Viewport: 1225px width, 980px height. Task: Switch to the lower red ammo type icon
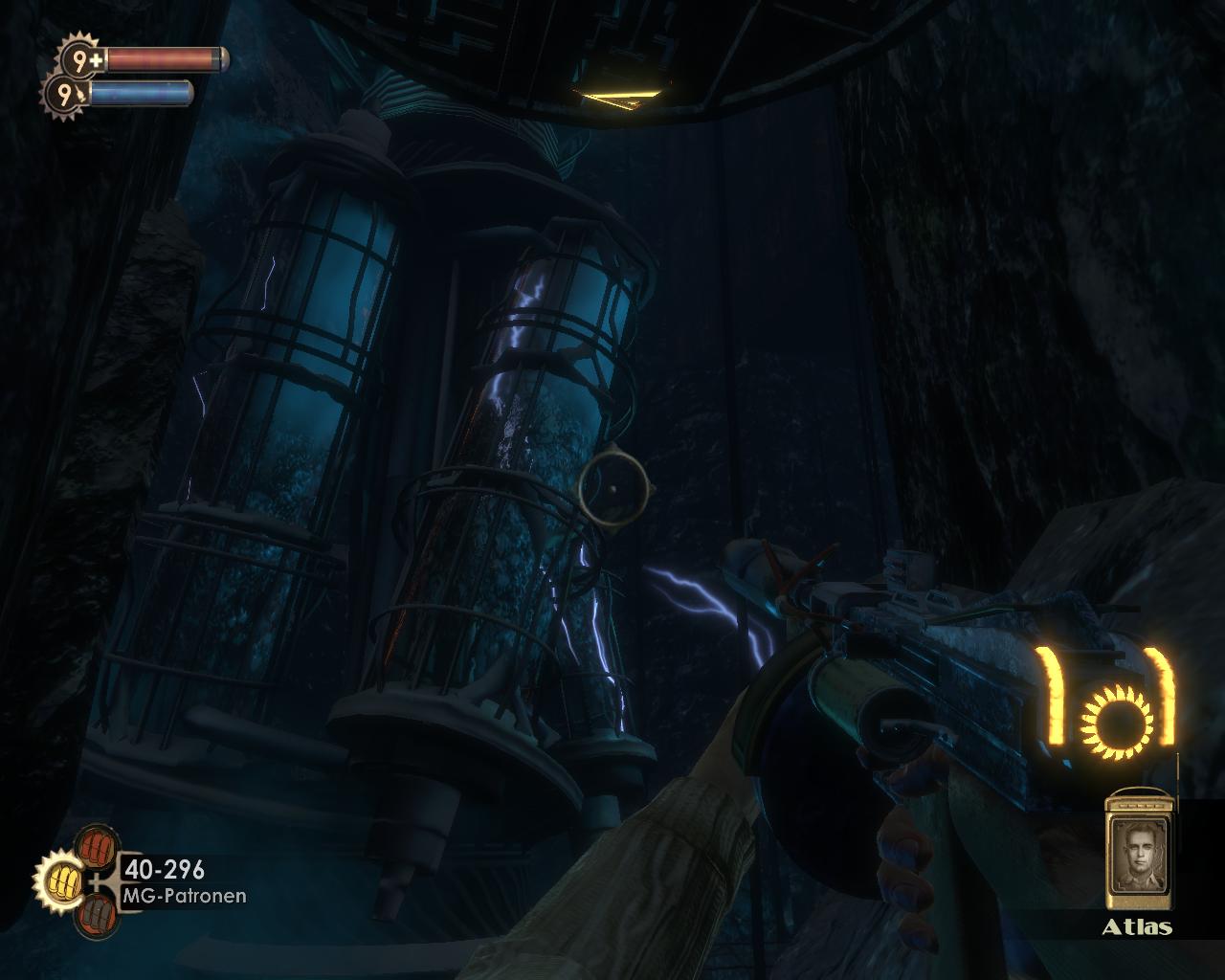click(x=97, y=914)
